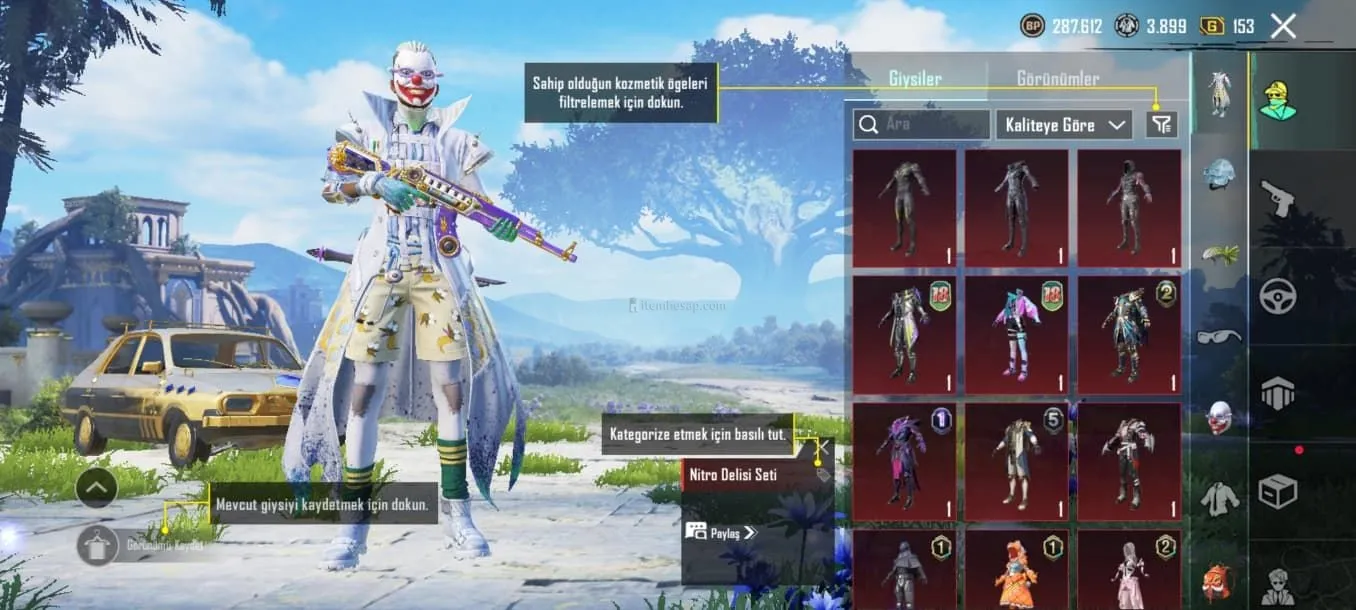This screenshot has height=610, width=1356.
Task: Pick the orange dress outfit thumbnail
Action: click(1016, 571)
